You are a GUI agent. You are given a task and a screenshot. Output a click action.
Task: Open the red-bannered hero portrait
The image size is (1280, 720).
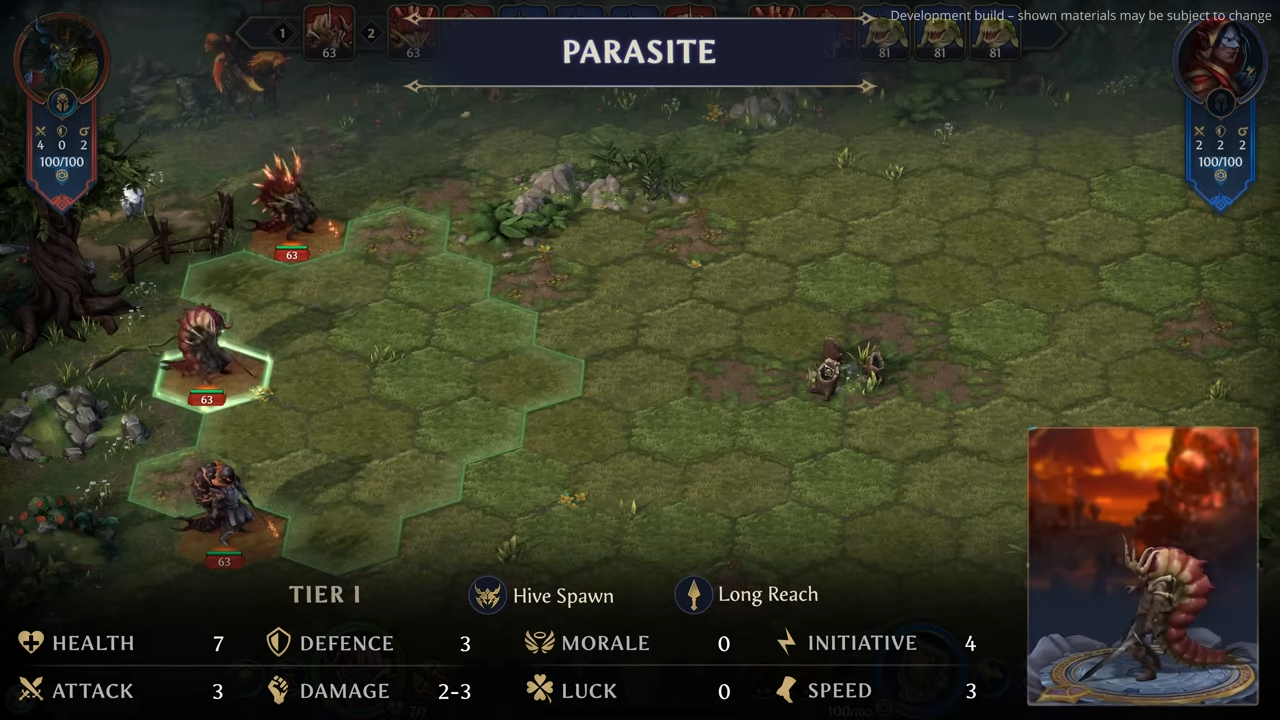coord(60,58)
